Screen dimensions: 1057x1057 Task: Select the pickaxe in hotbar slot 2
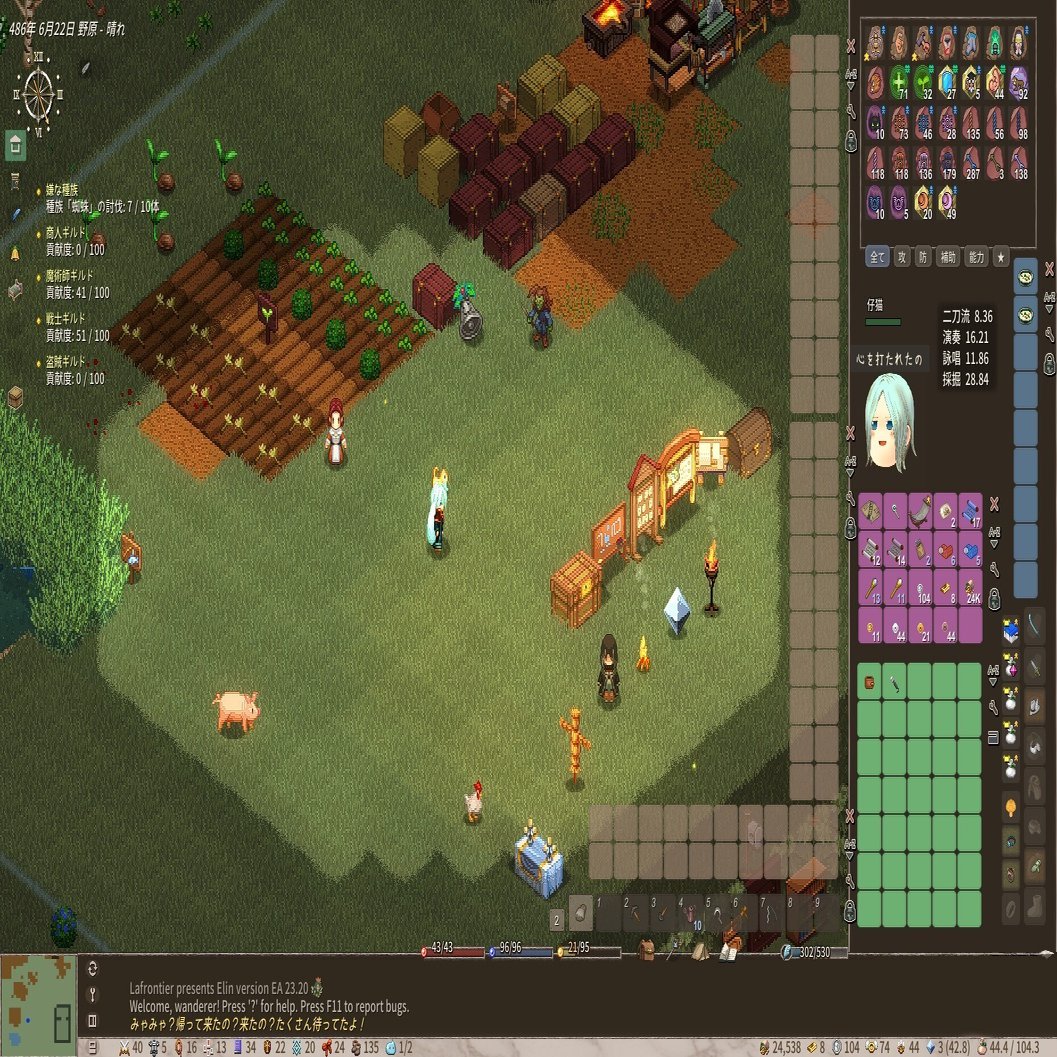[636, 914]
